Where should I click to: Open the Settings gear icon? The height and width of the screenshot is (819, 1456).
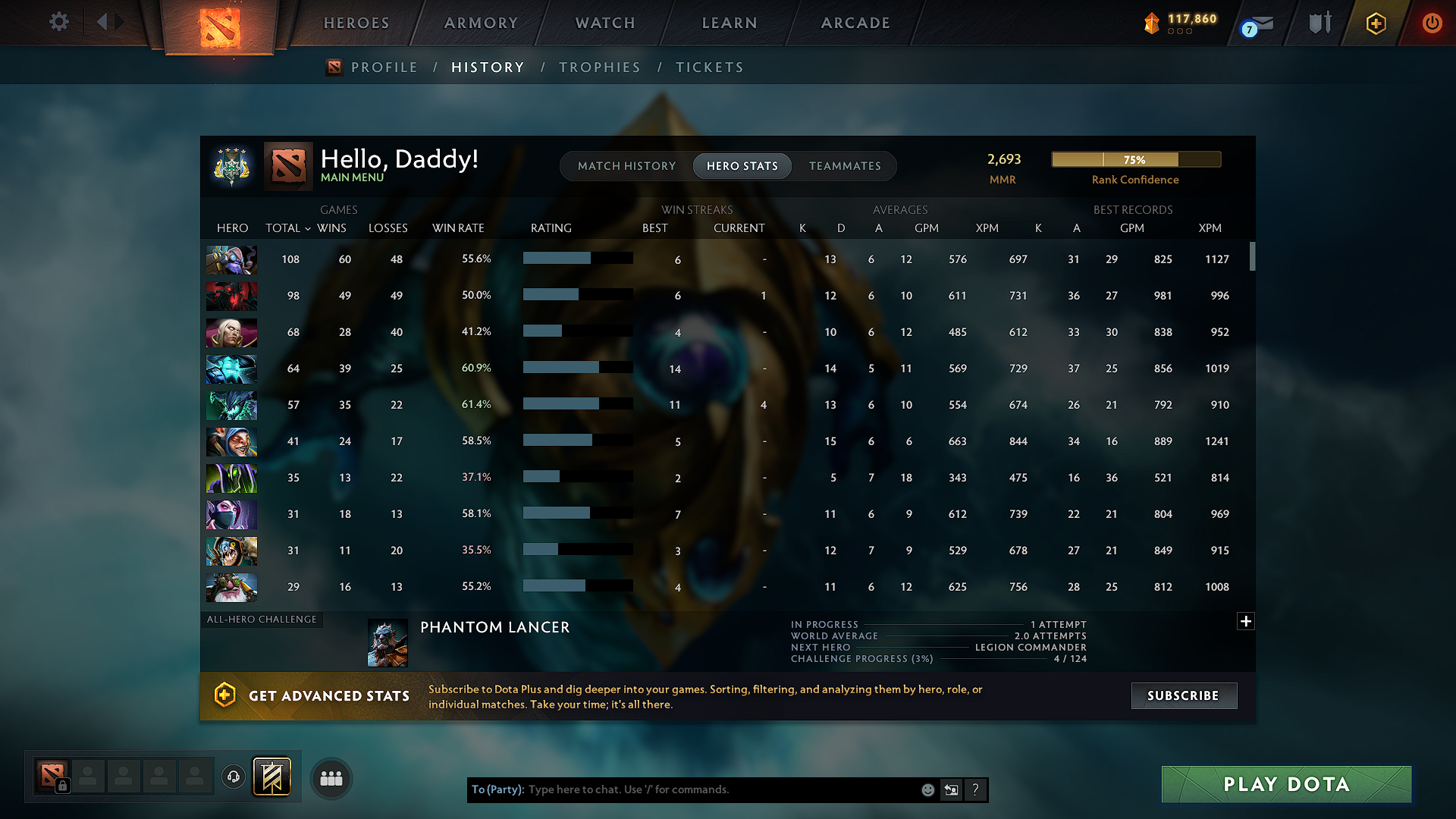tap(58, 22)
